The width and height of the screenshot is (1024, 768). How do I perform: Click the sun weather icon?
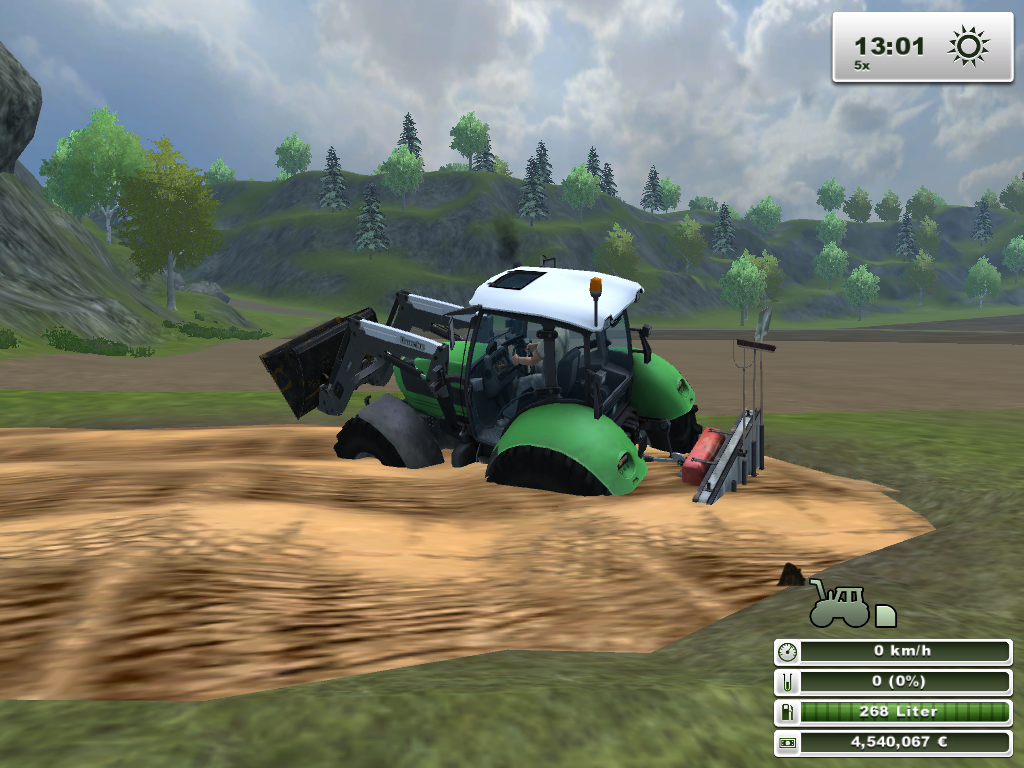(968, 46)
